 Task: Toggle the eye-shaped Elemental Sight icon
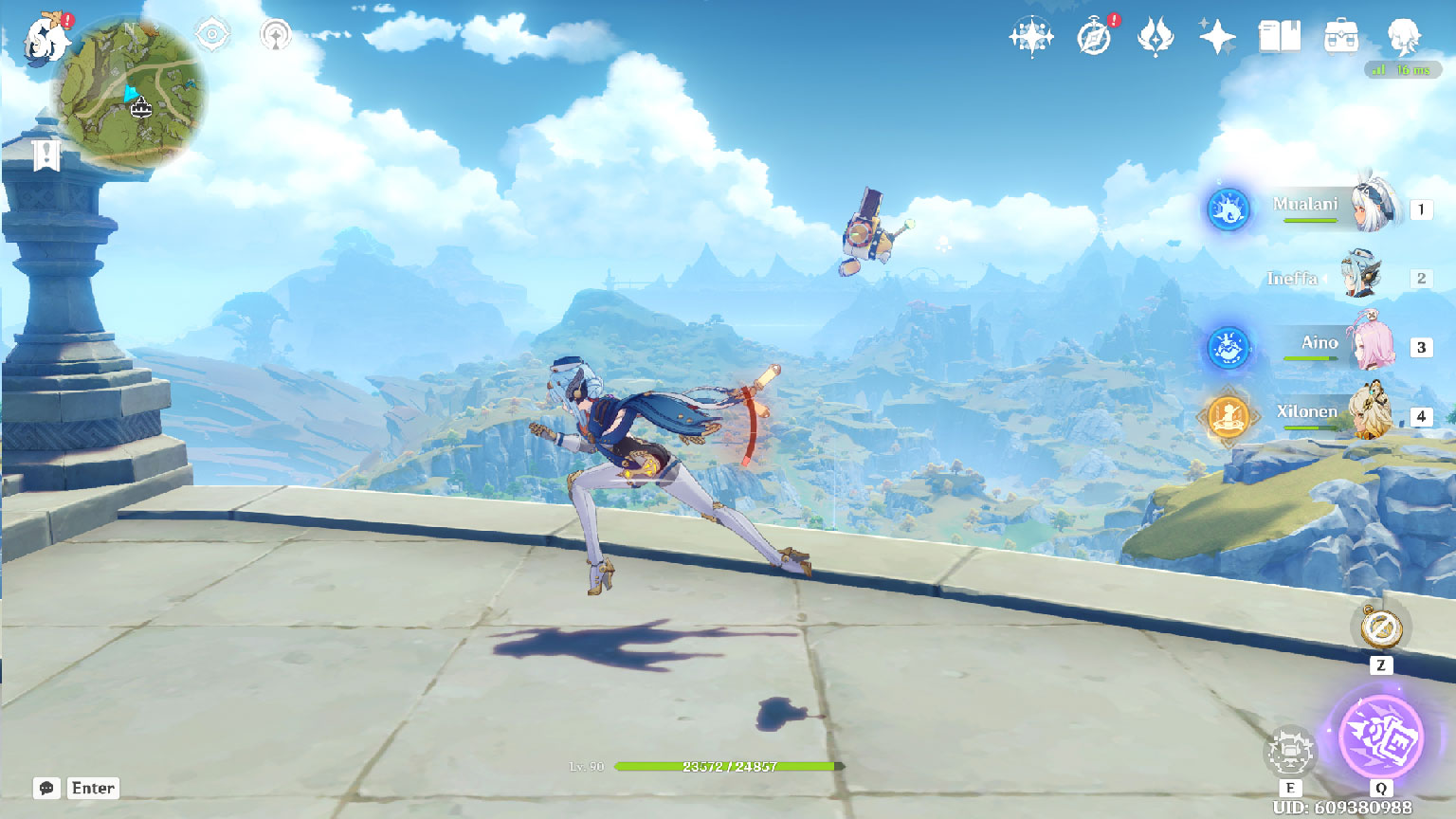pos(212,36)
